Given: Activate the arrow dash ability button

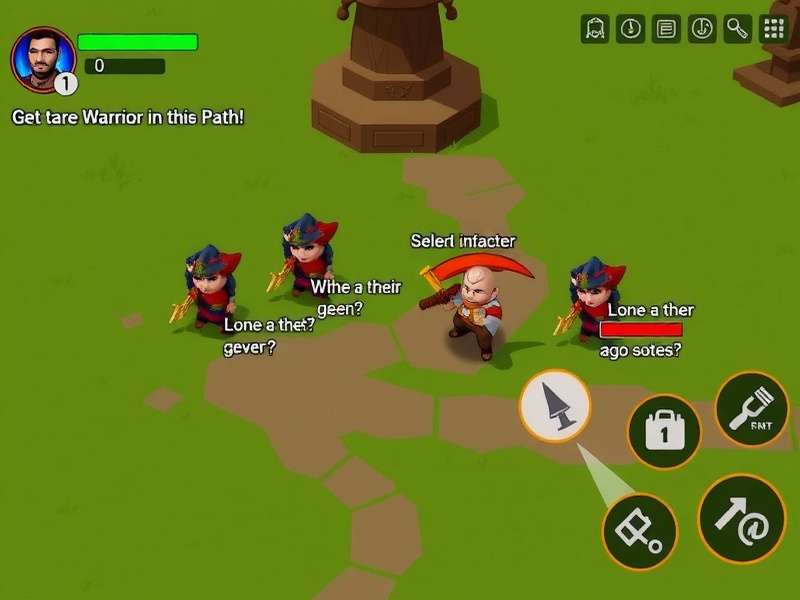Looking at the screenshot, I should point(741,517).
